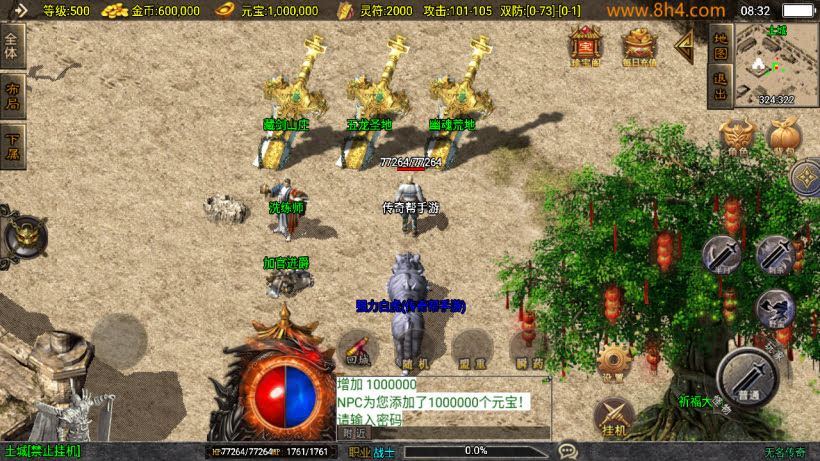
Task: Use the 回城 return scroll slot
Action: coord(358,349)
